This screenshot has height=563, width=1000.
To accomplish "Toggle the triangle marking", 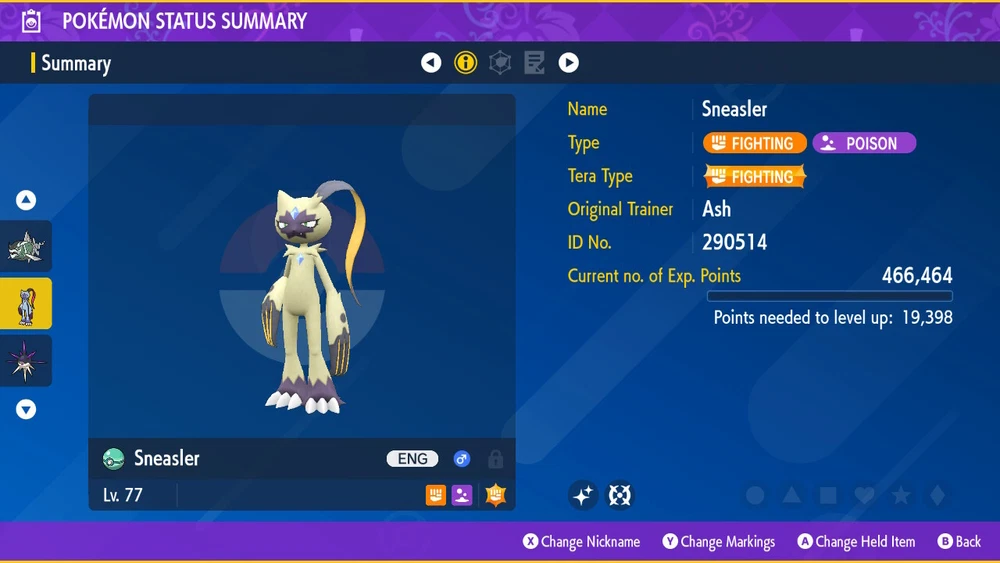I will 792,496.
